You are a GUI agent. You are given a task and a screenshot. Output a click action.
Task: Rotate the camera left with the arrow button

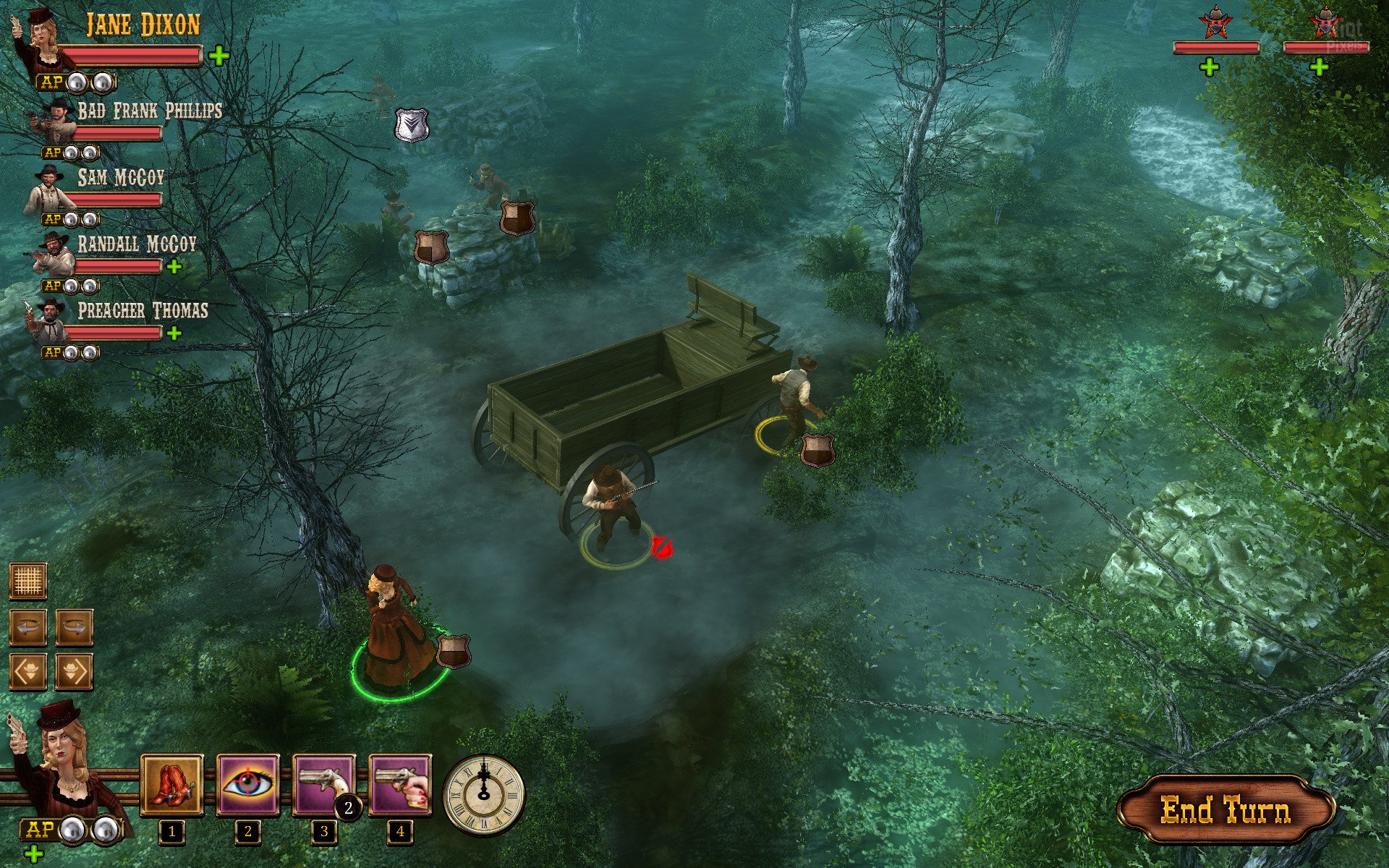pyautogui.click(x=28, y=626)
